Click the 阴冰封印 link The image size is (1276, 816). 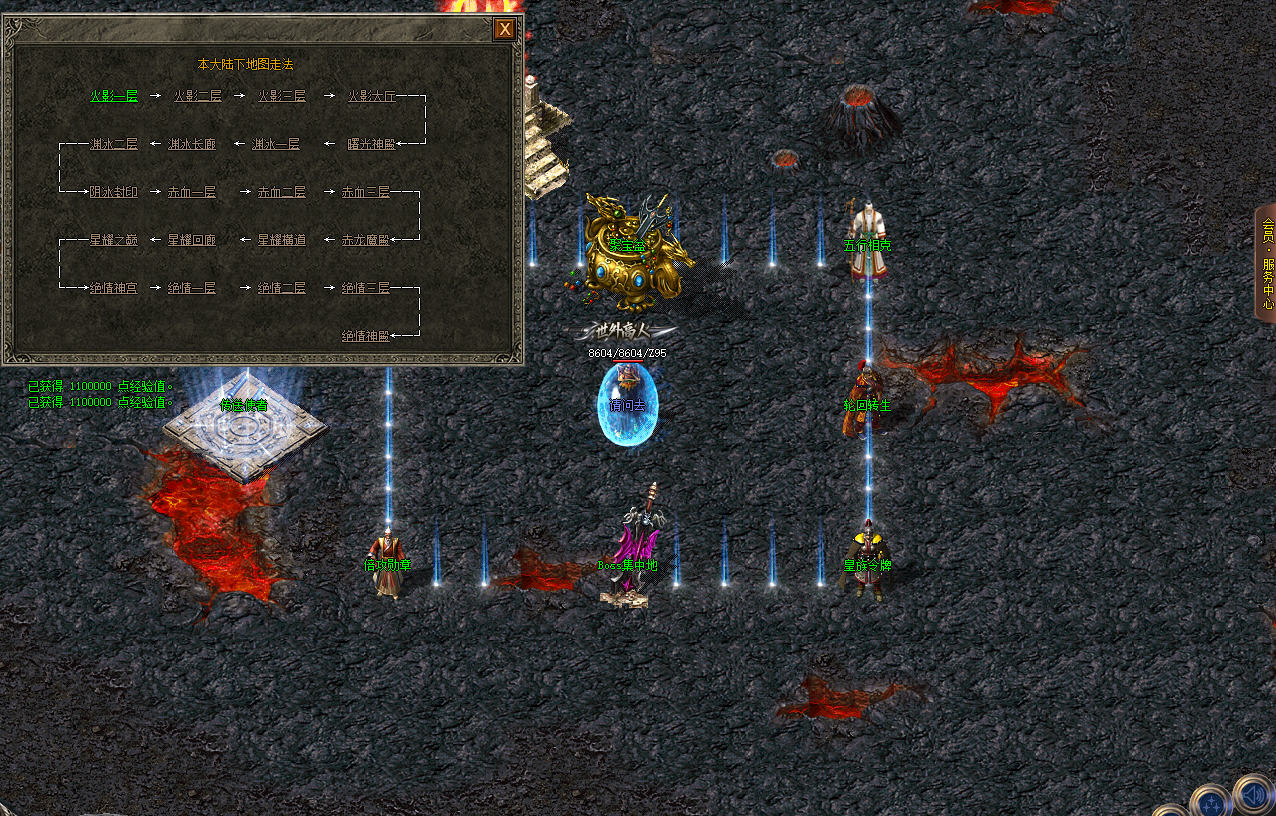(x=114, y=192)
